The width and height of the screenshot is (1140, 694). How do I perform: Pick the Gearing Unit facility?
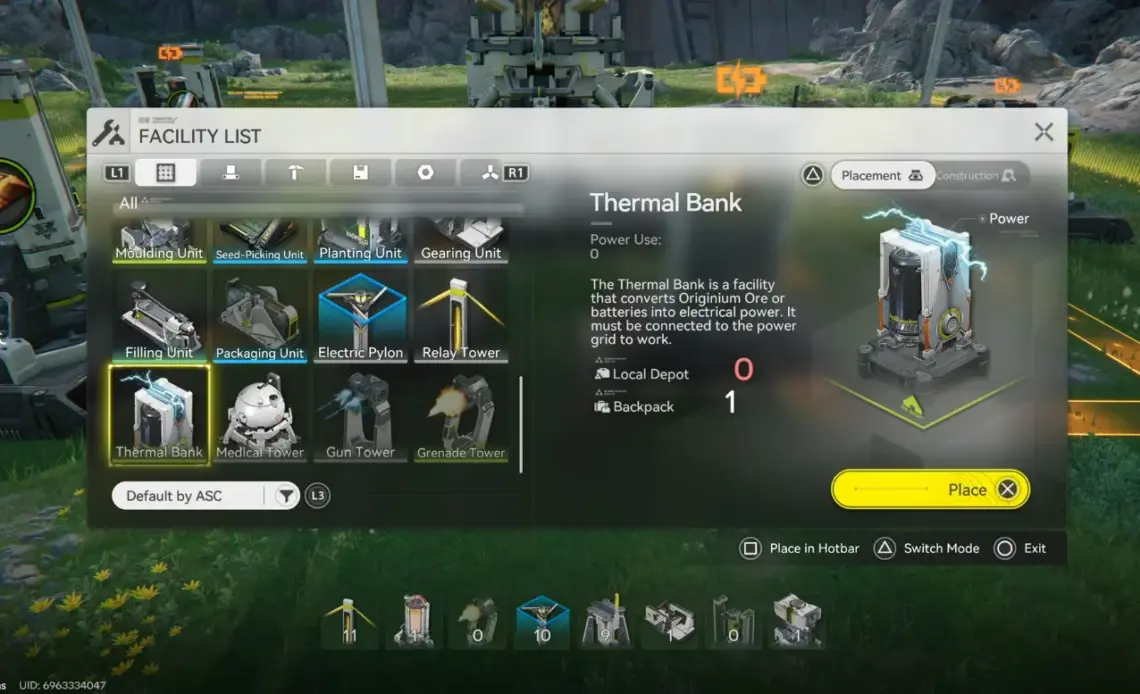click(461, 241)
